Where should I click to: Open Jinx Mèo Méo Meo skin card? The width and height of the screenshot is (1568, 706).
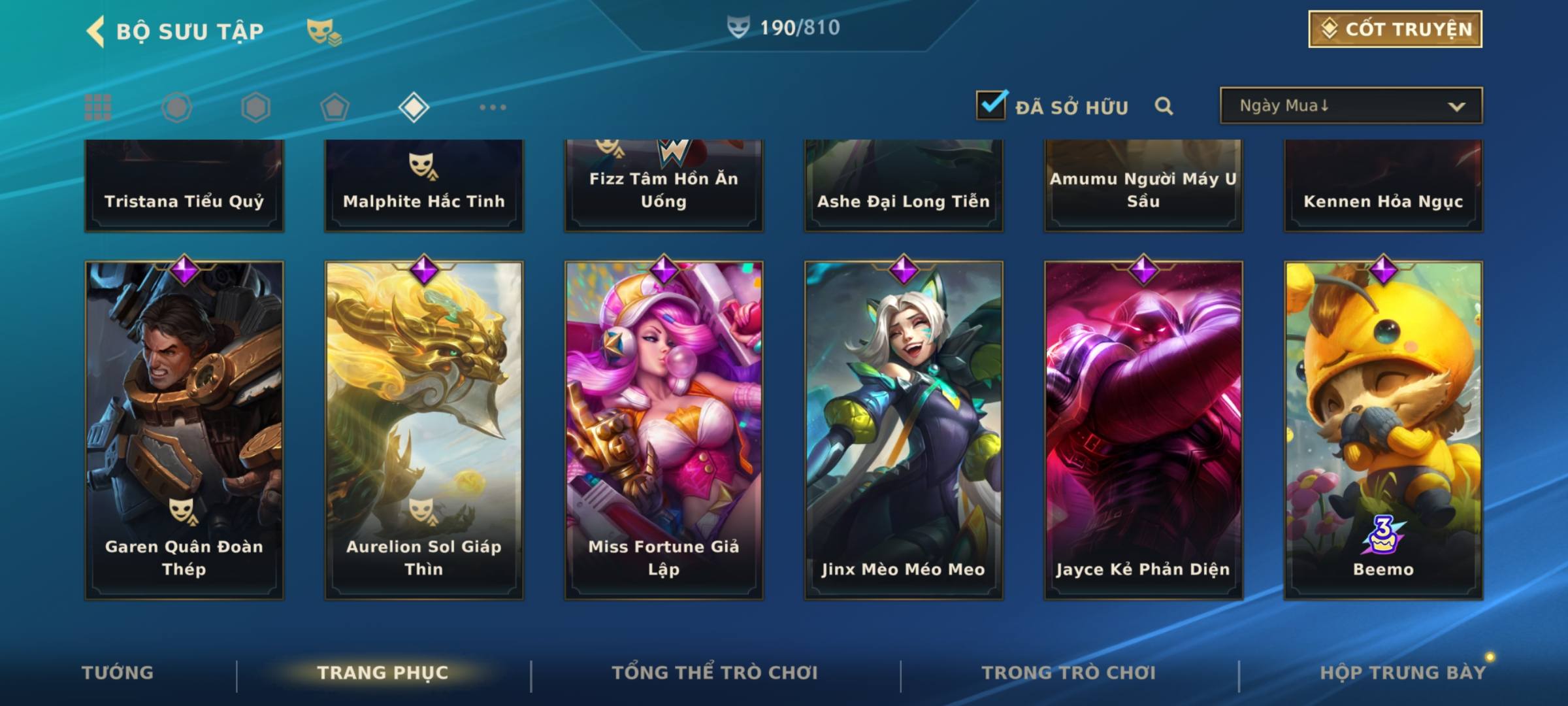904,429
